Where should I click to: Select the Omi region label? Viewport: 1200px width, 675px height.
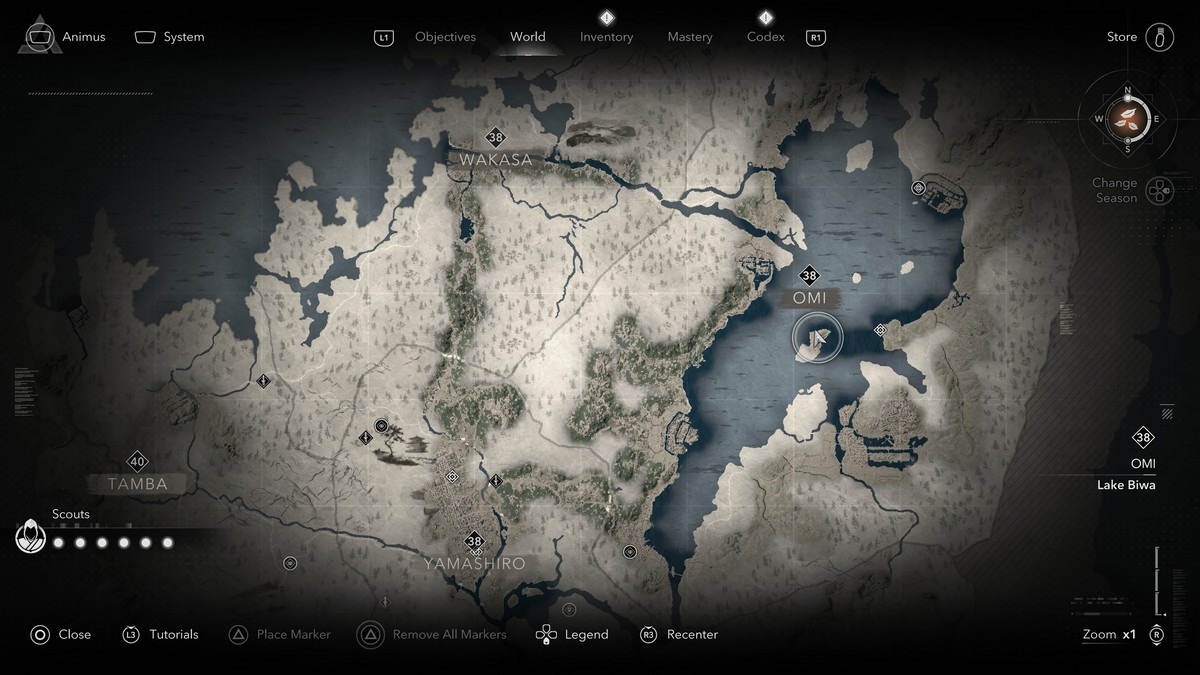(x=809, y=298)
